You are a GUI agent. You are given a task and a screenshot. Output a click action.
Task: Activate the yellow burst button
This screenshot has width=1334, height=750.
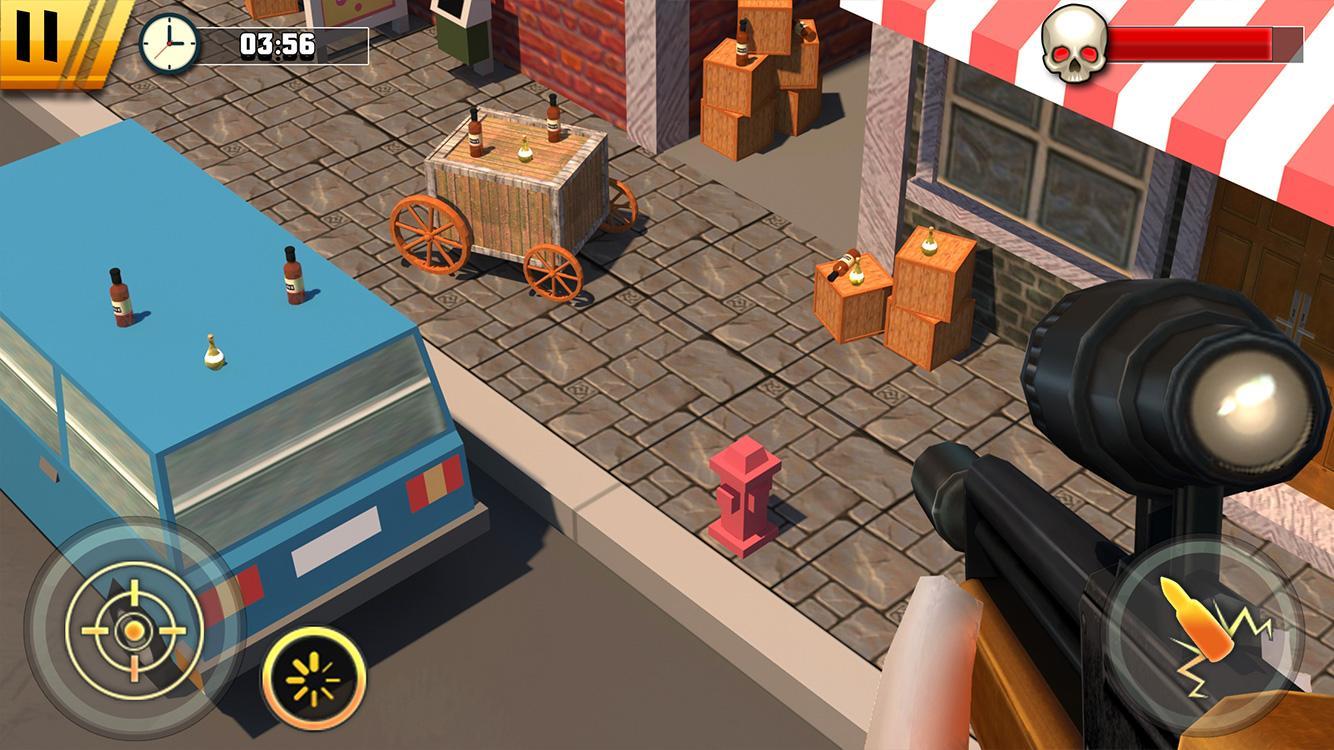(314, 678)
